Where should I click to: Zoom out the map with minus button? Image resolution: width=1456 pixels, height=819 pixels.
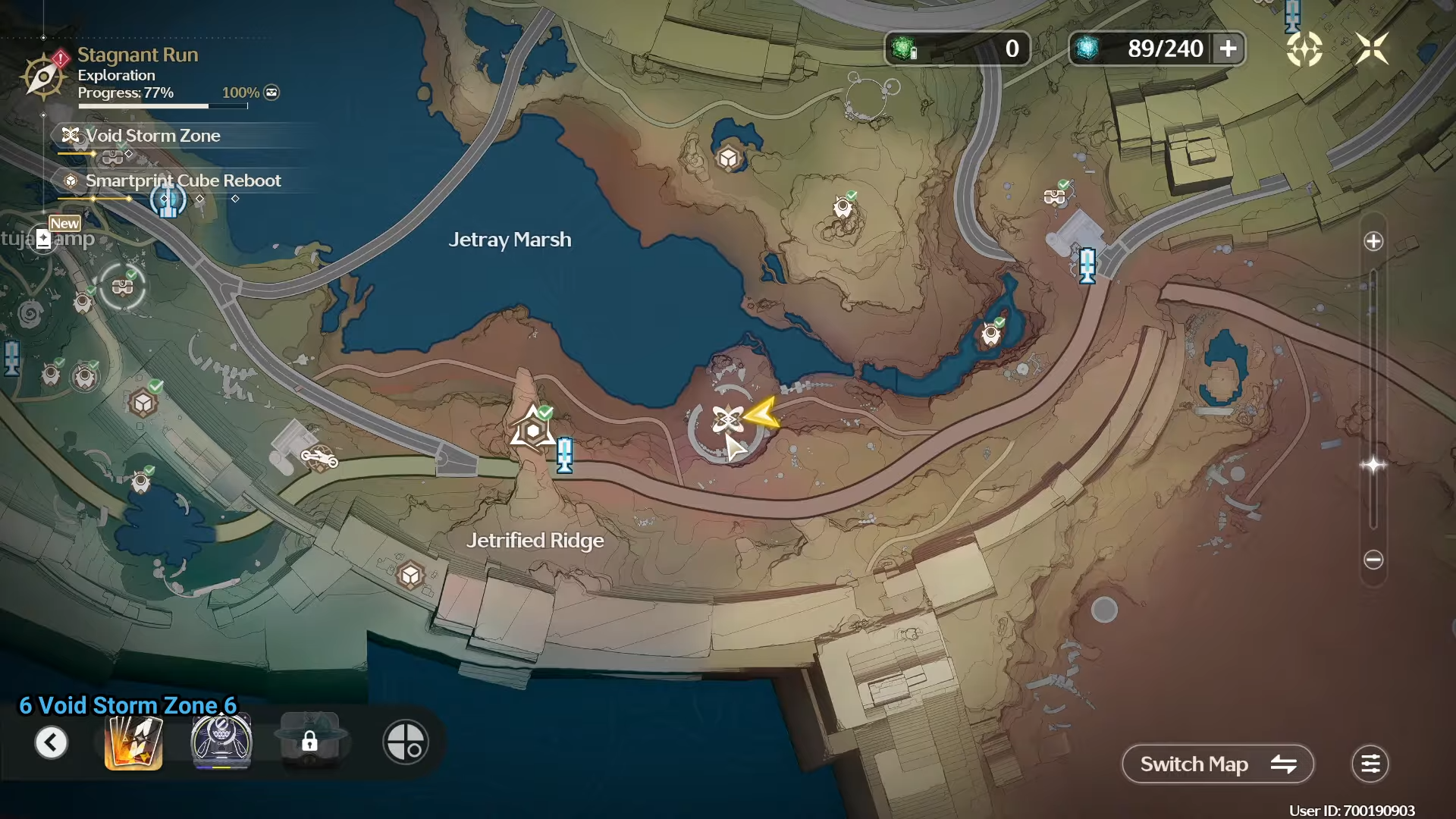pyautogui.click(x=1373, y=560)
